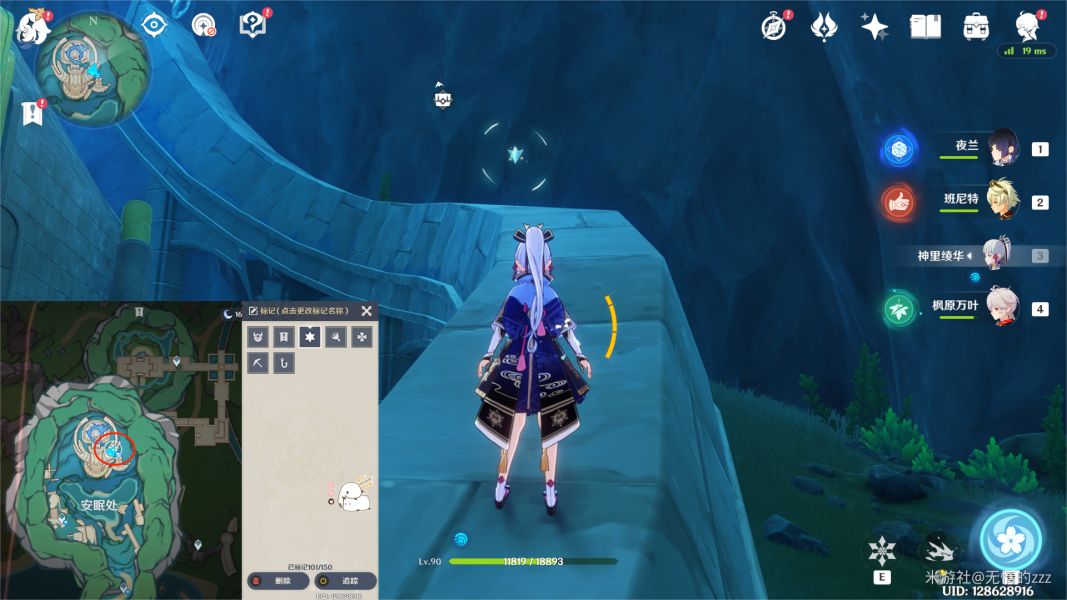Open the circular minimap
This screenshot has height=600, width=1067.
point(92,69)
